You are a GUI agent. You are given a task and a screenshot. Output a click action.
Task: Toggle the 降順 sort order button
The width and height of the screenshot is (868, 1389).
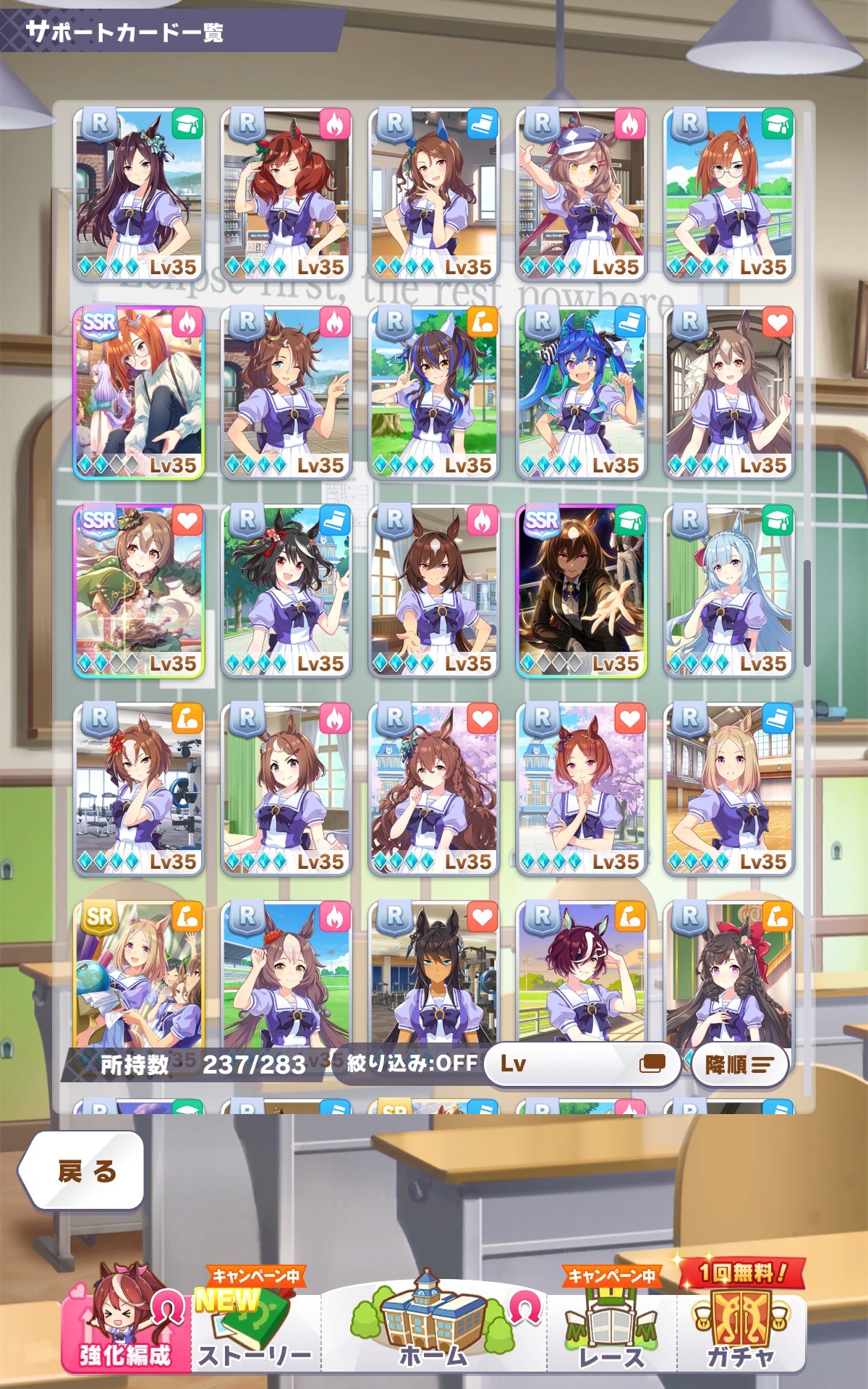739,1064
